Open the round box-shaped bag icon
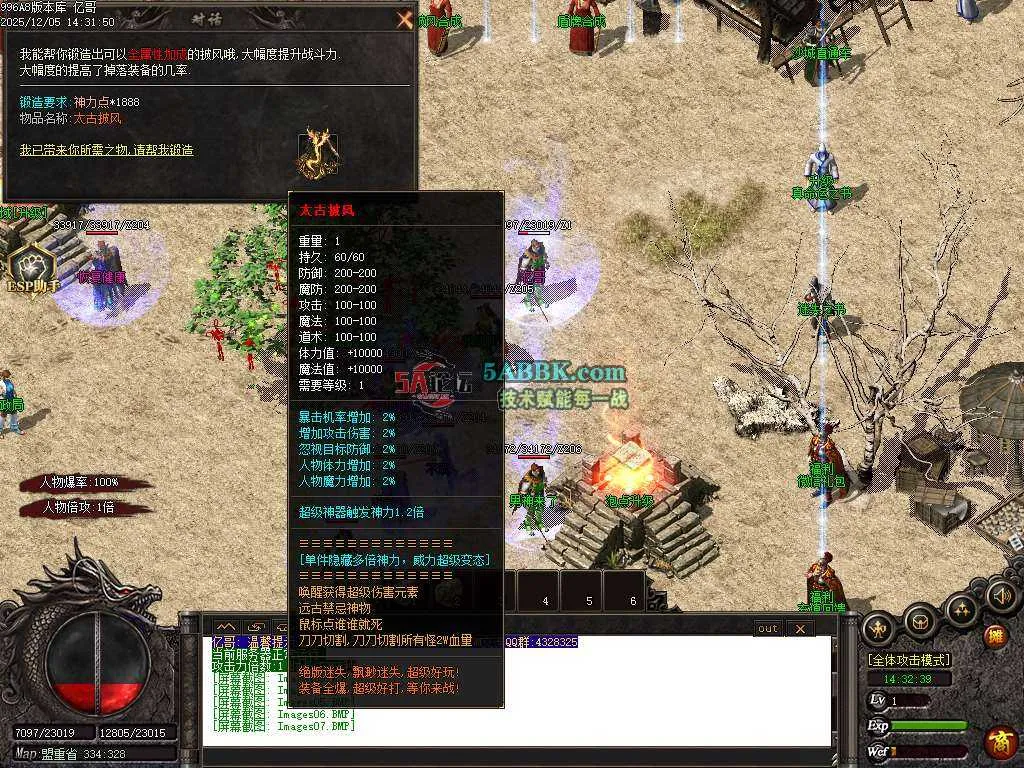This screenshot has width=1024, height=768. coord(919,620)
